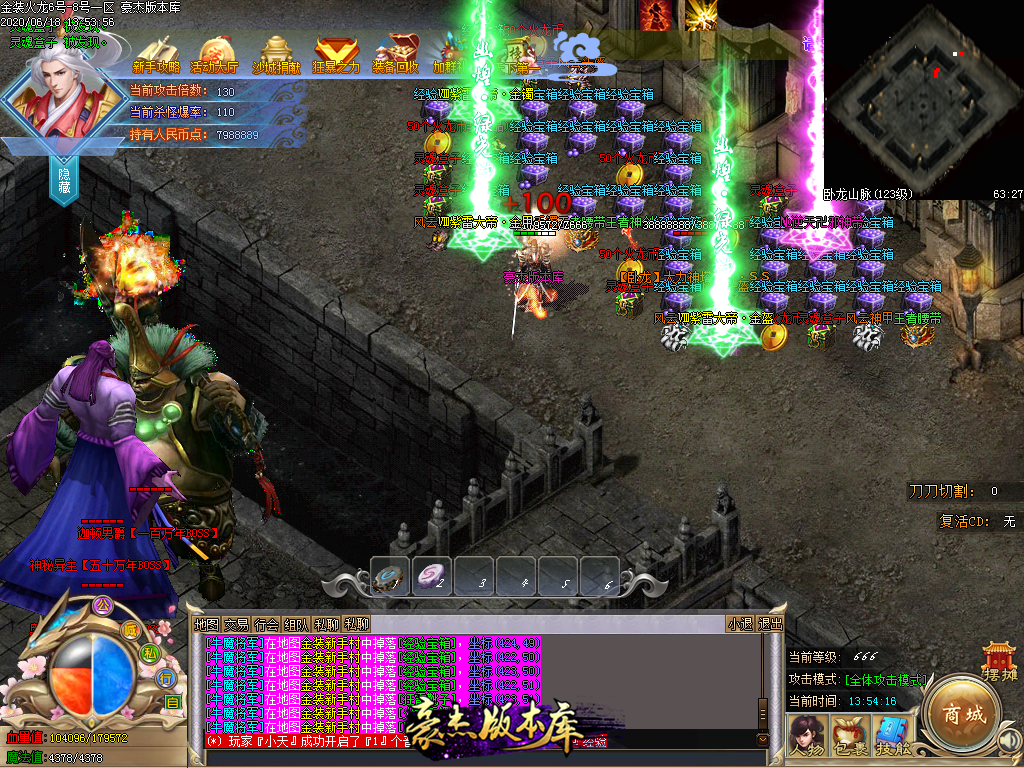Open the 装备回收 equipment recycling chest
1024x768 pixels.
pyautogui.click(x=396, y=55)
